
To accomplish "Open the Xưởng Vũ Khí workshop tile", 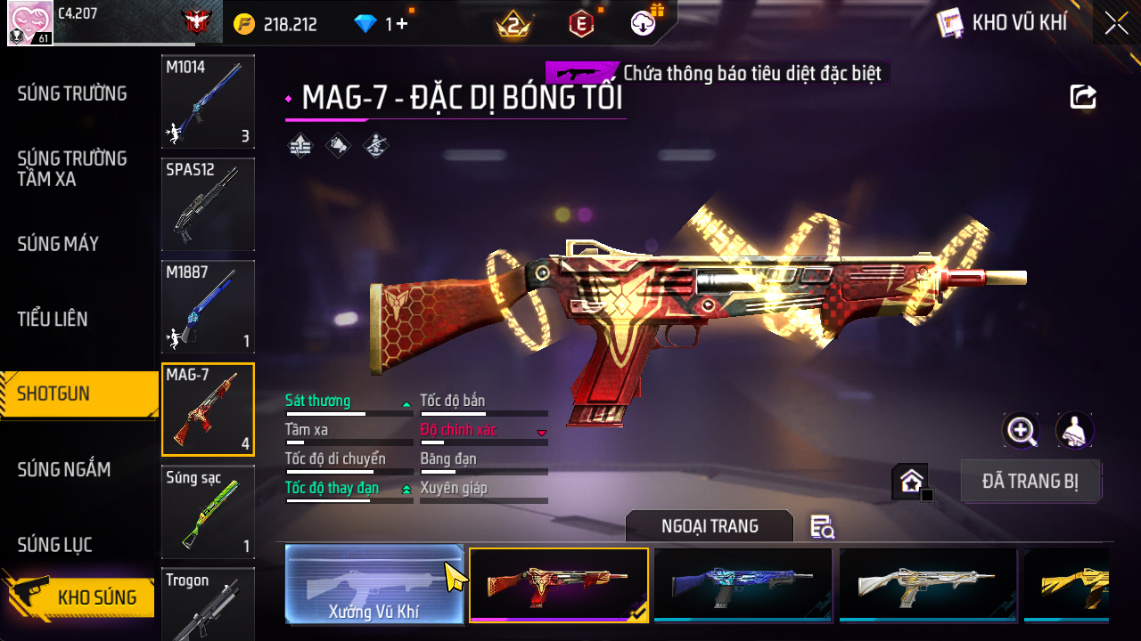I will pos(374,584).
